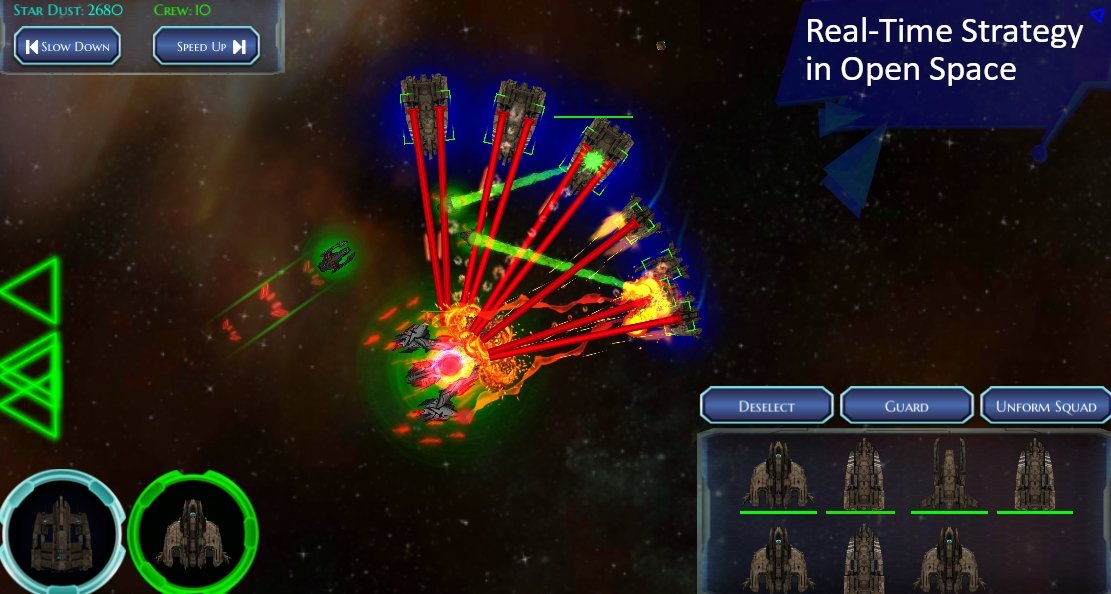Image resolution: width=1111 pixels, height=594 pixels.
Task: Select the blue-ringed ship portrait
Action: coord(62,531)
